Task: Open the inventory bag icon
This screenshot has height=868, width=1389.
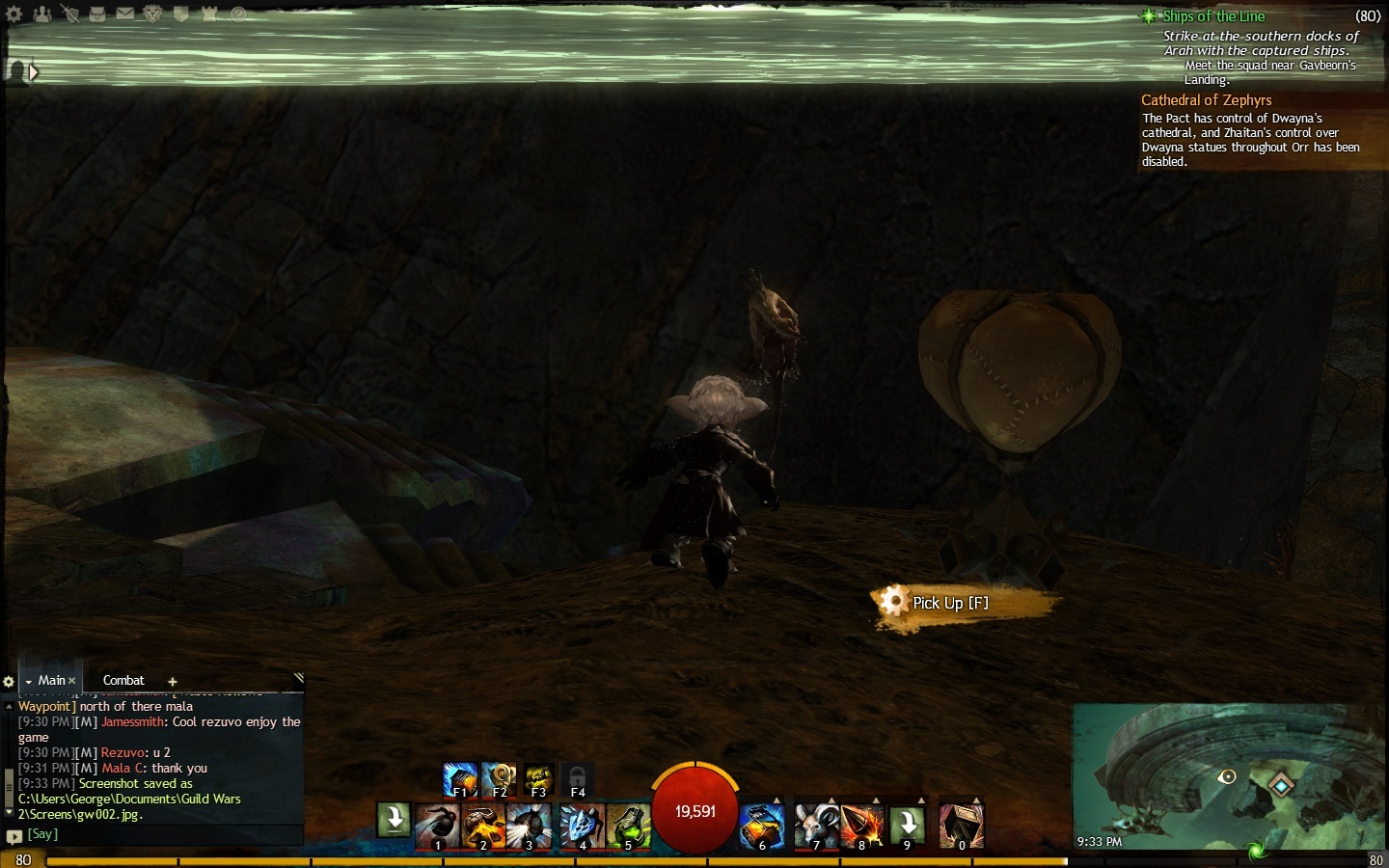Action: click(97, 14)
